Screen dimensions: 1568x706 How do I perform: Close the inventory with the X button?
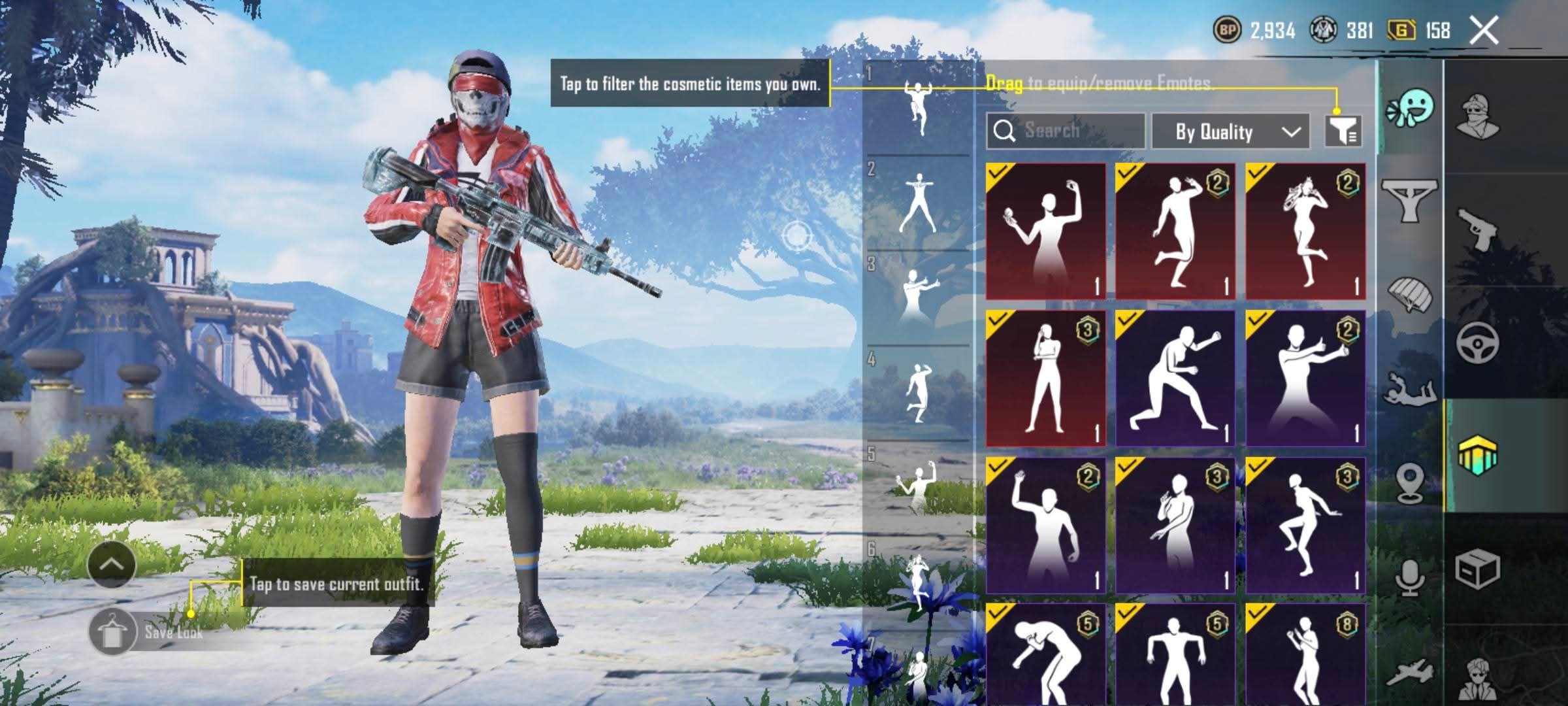click(x=1484, y=31)
